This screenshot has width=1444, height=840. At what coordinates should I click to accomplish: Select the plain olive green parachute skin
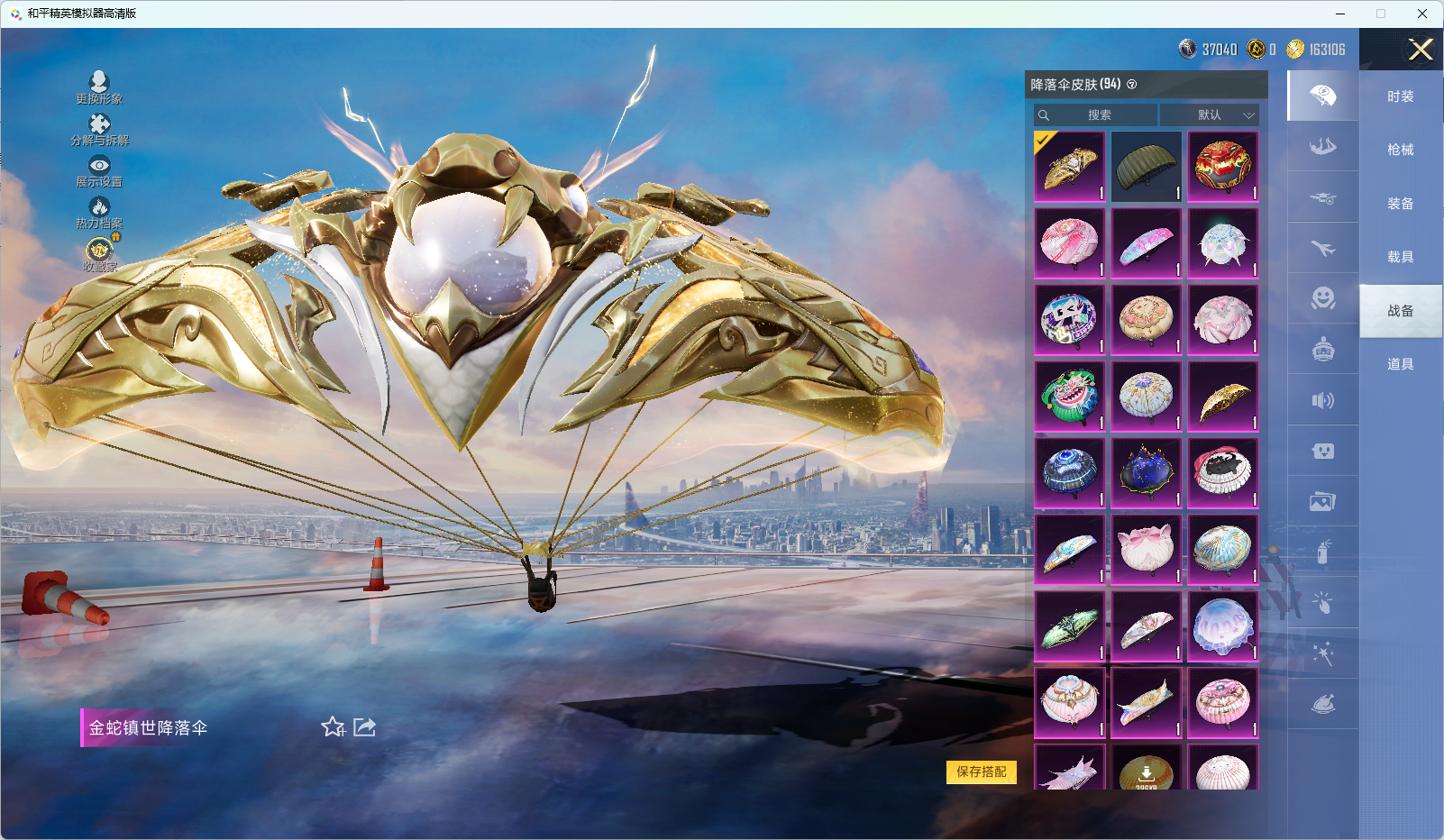pos(1146,167)
